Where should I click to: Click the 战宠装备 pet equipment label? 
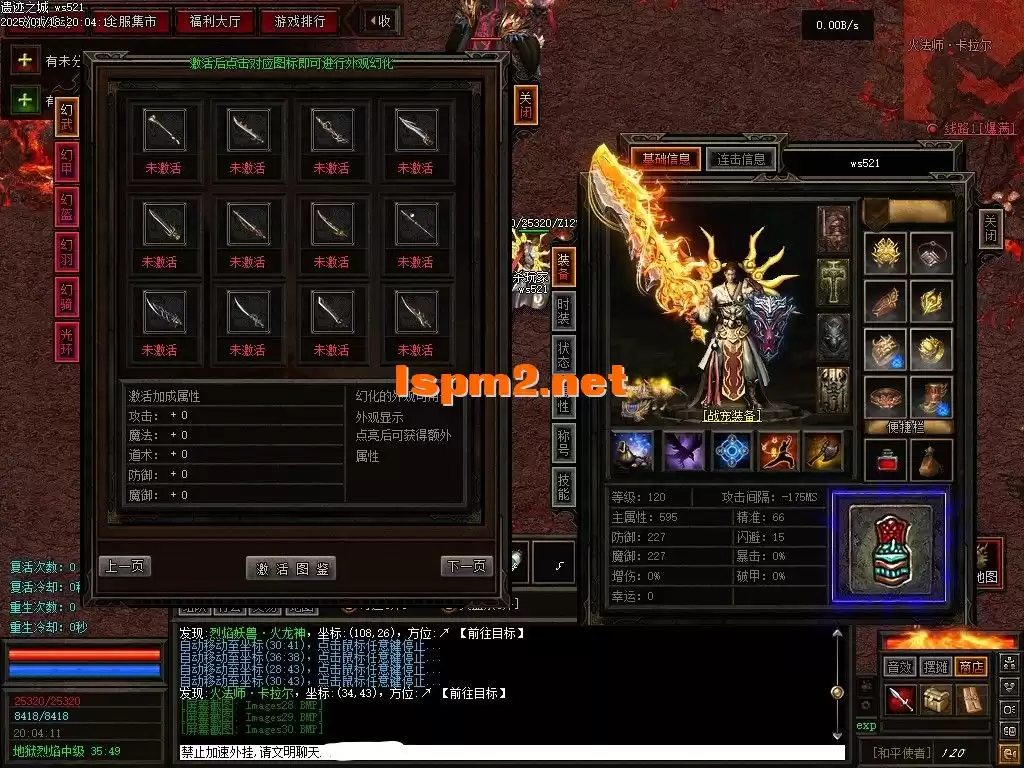point(731,416)
